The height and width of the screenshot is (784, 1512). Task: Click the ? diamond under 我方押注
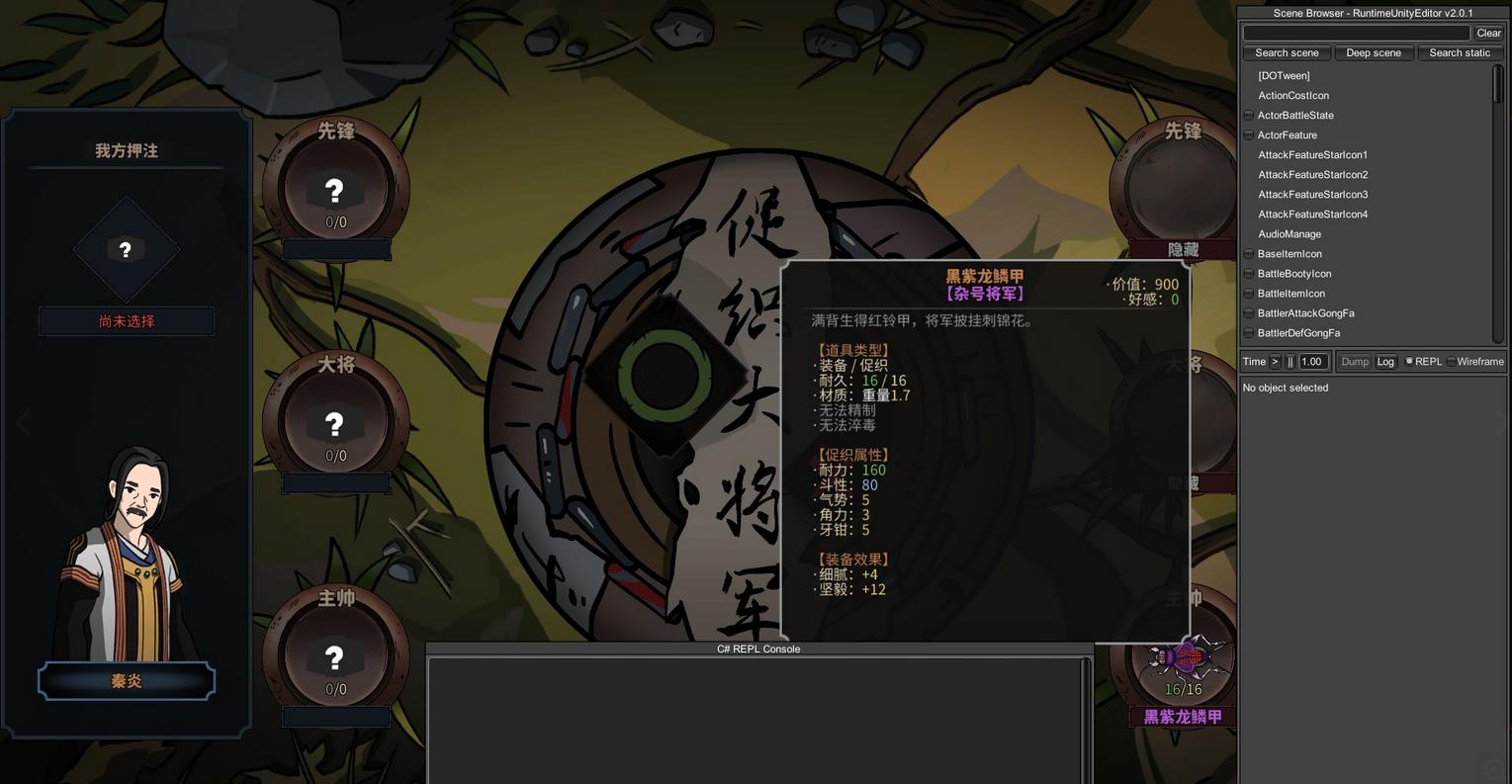126,249
